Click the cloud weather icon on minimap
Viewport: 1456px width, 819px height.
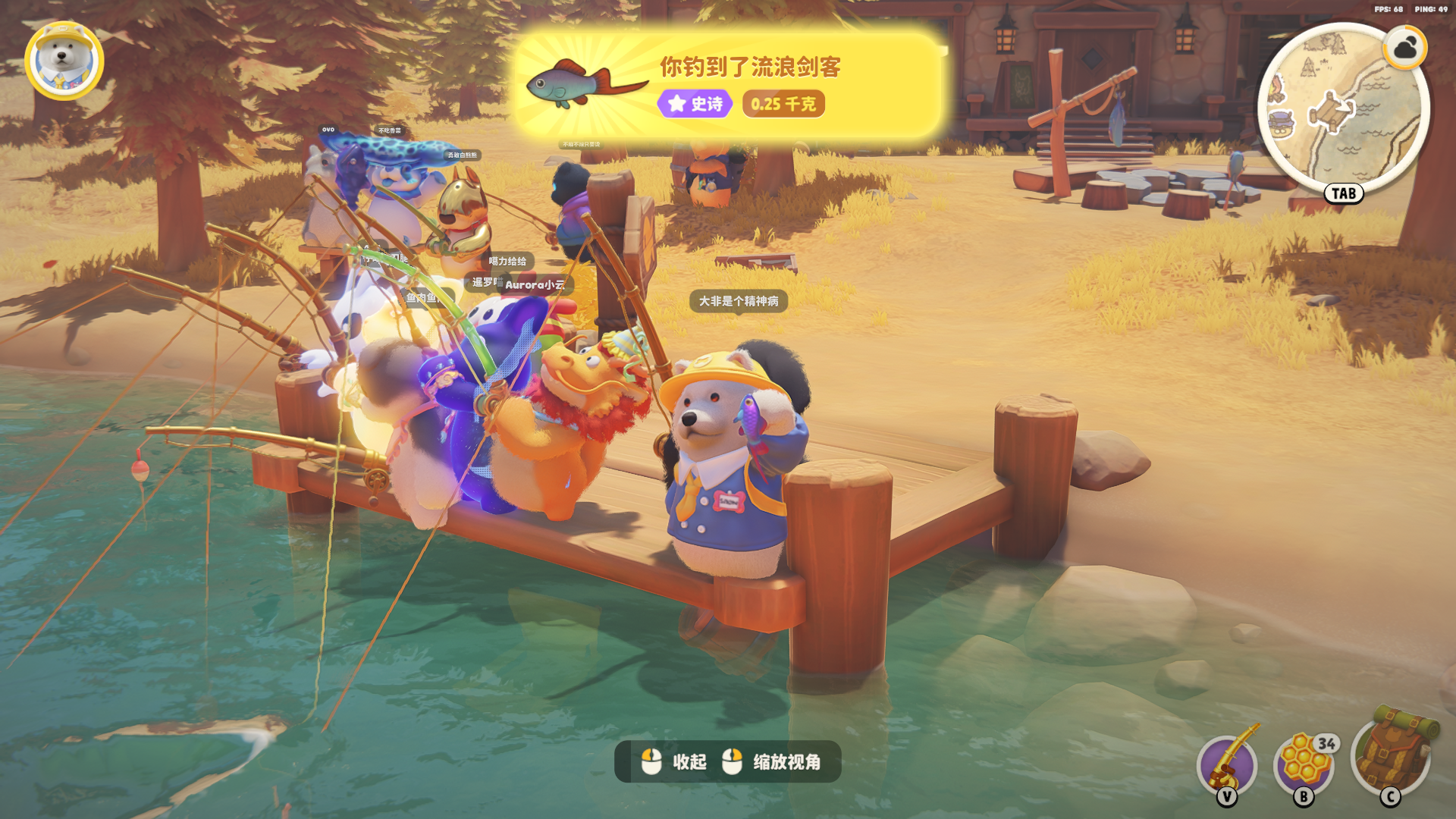coord(1405,49)
